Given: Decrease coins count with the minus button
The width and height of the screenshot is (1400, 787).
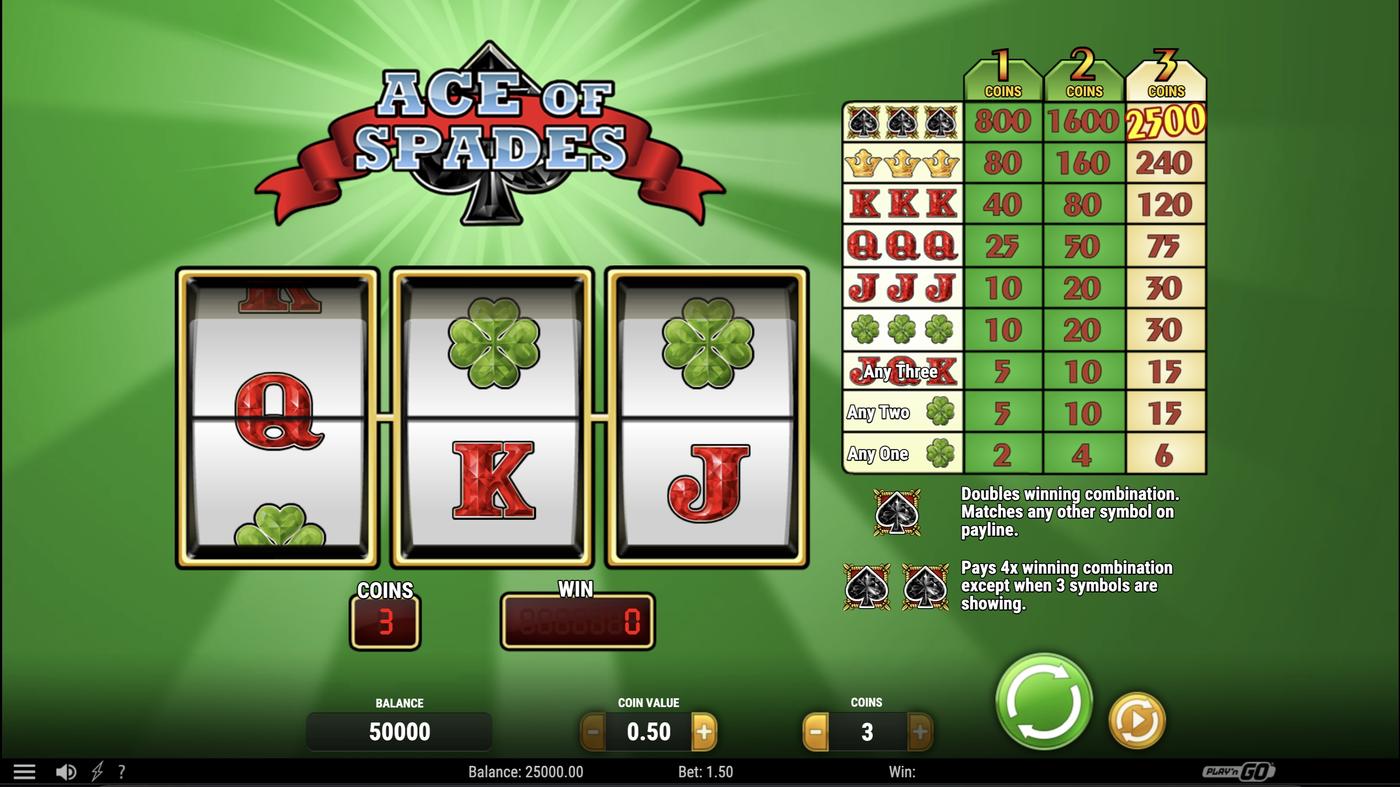Looking at the screenshot, I should tap(813, 731).
